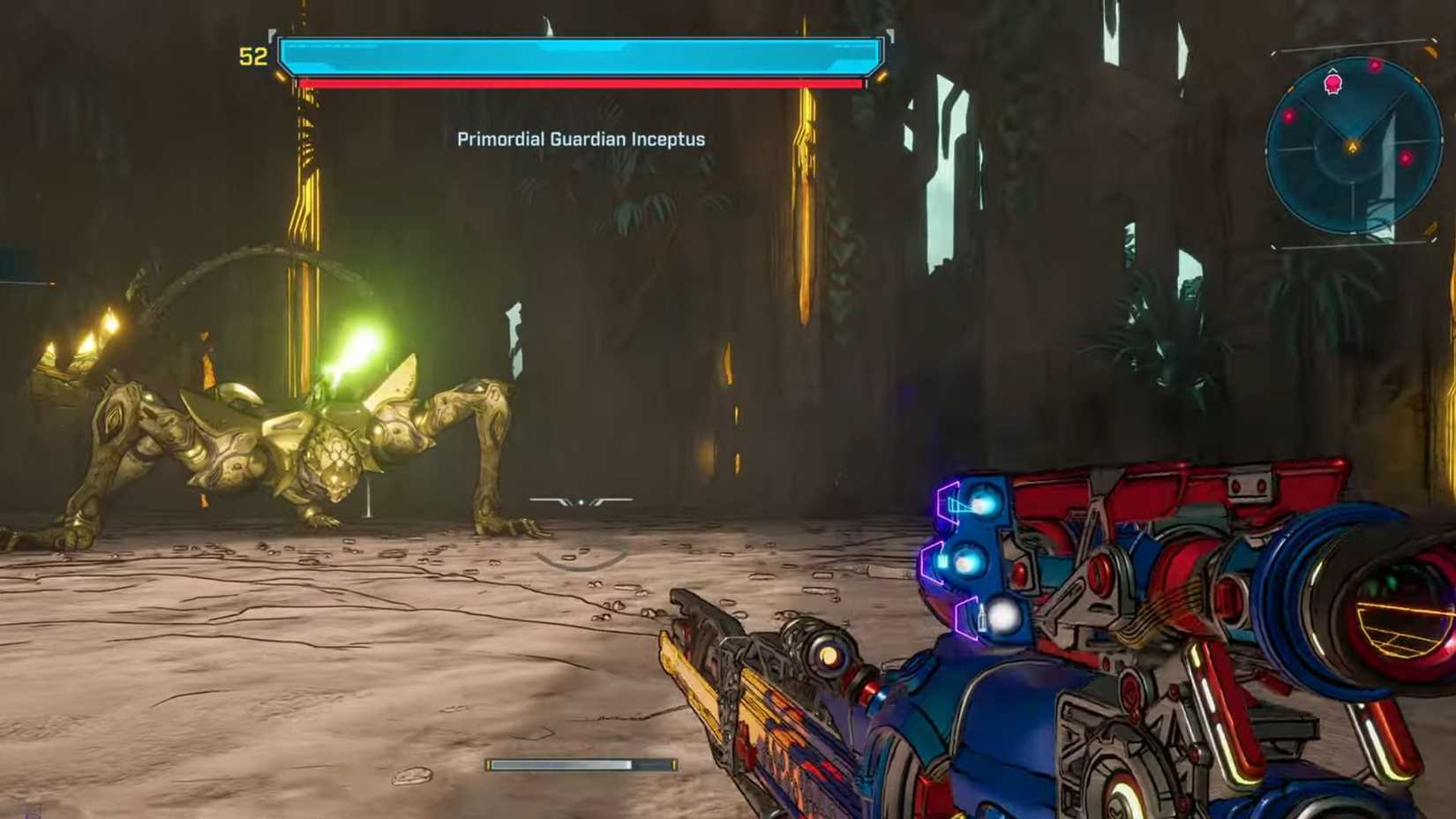Click the red enemy blip left of minimap center
The height and width of the screenshot is (819, 1456).
[x=1289, y=116]
